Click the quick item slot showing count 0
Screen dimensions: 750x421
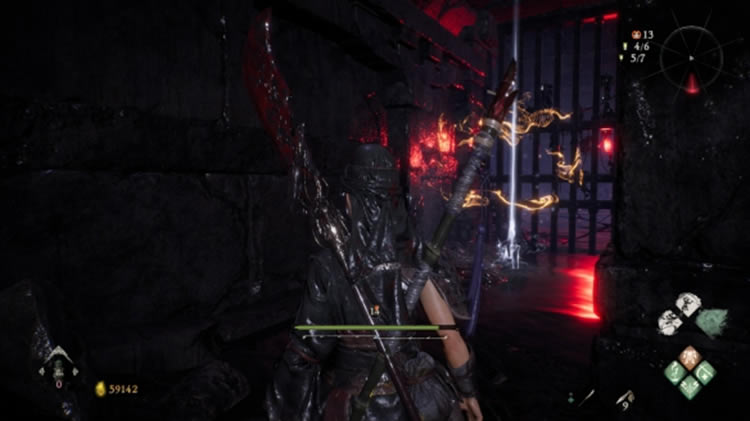pos(58,367)
